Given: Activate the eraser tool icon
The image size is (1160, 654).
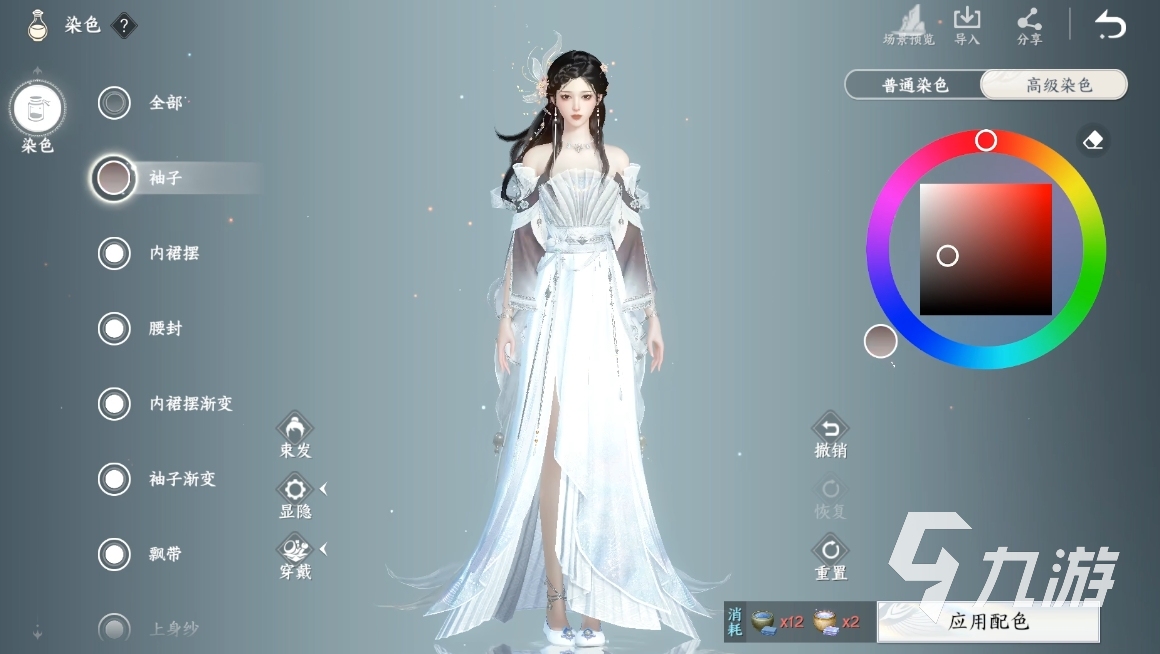Looking at the screenshot, I should [1093, 140].
